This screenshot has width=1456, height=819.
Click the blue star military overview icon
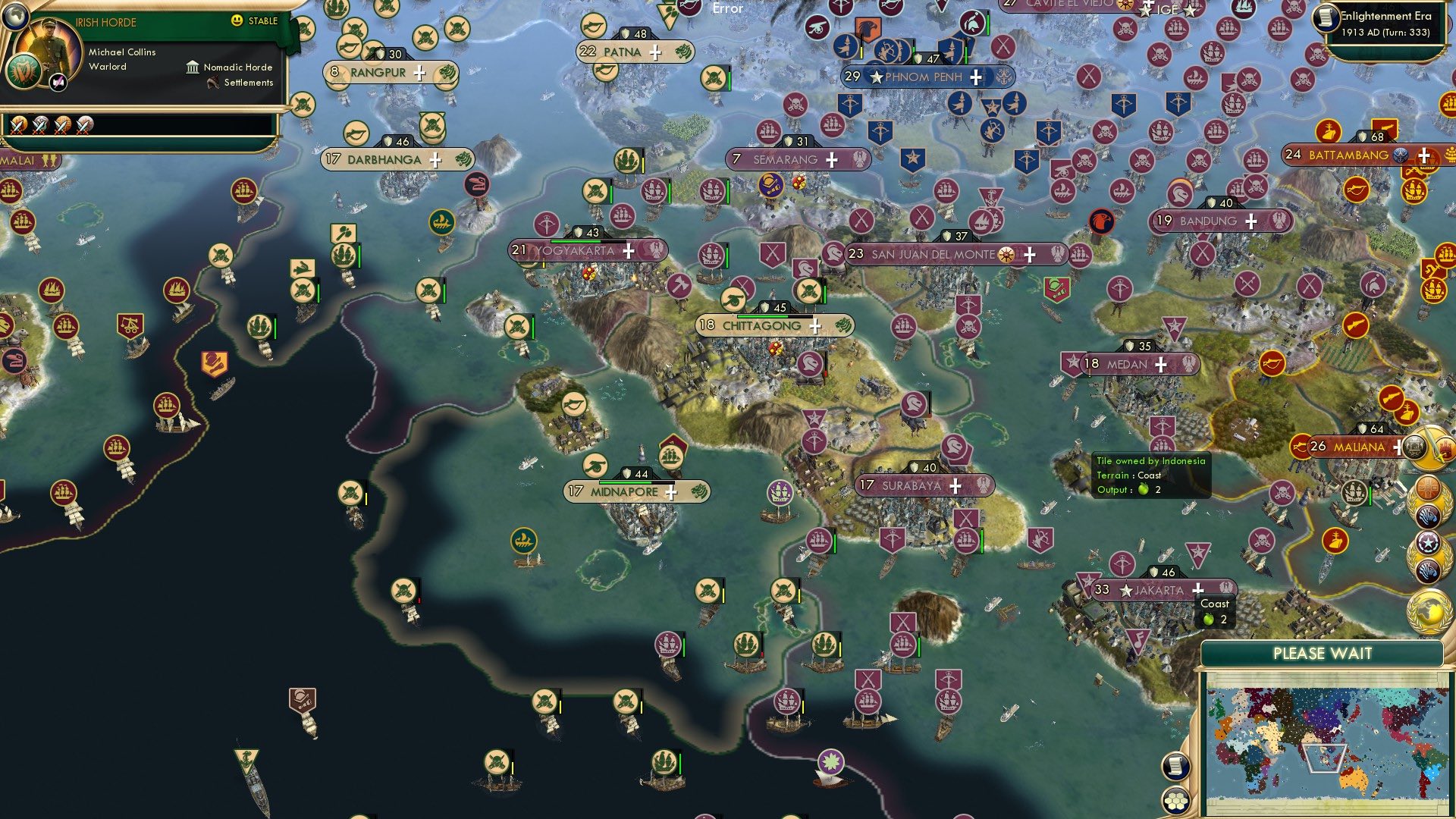click(x=1428, y=541)
